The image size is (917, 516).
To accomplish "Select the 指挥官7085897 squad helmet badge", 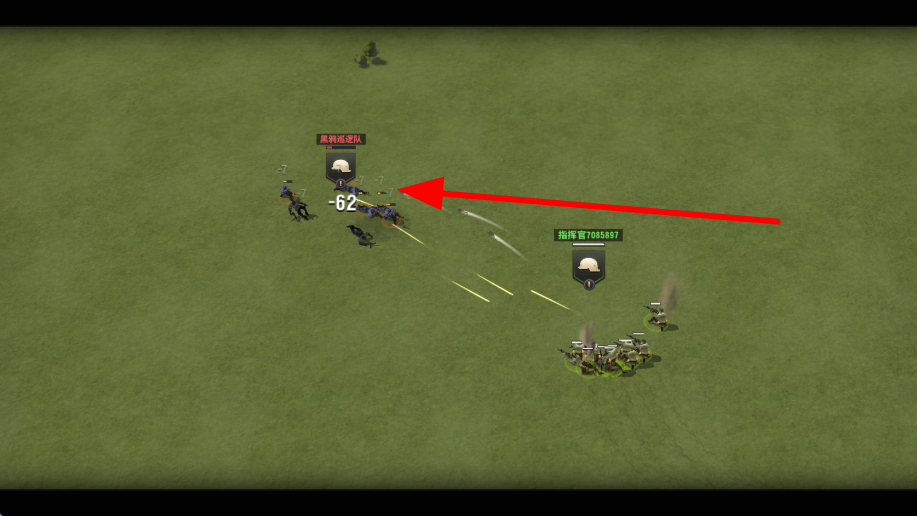I will [588, 266].
